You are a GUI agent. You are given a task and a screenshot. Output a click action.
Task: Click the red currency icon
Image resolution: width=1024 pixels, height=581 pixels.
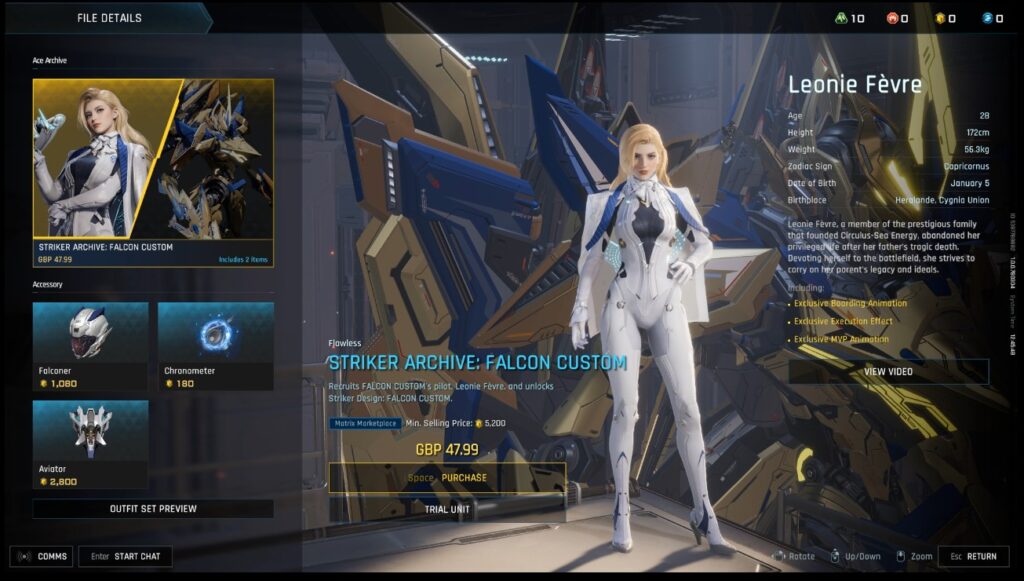tap(893, 18)
